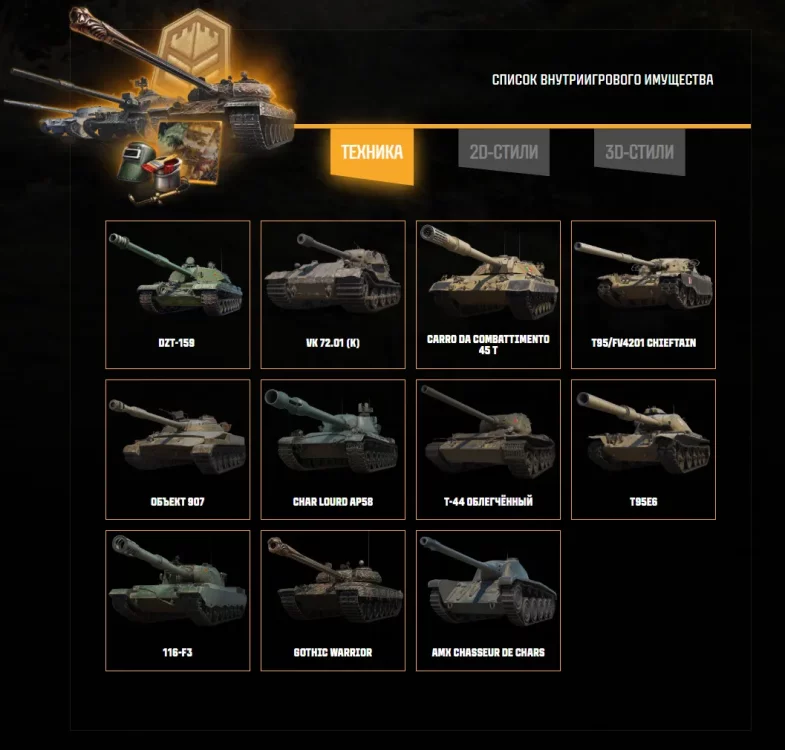This screenshot has height=750, width=785.
Task: Show the 3D-стили tab
Action: [x=639, y=153]
